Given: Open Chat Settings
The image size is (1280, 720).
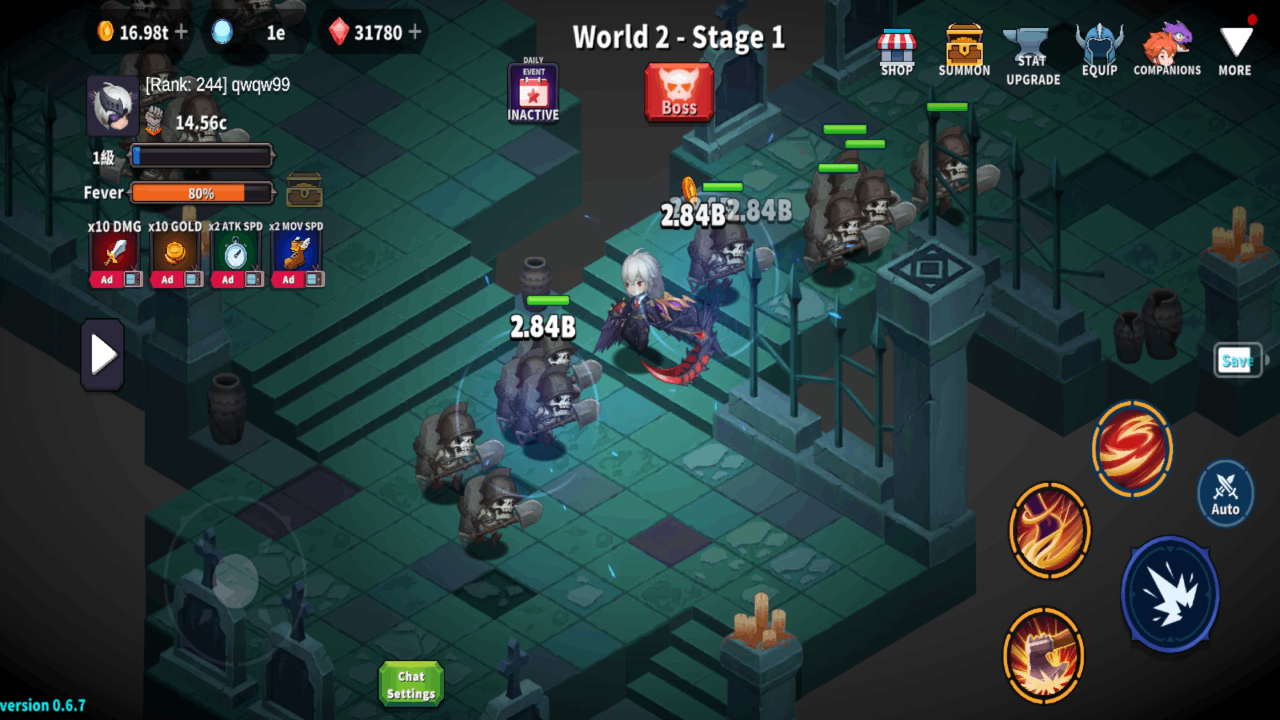Looking at the screenshot, I should click(x=410, y=683).
